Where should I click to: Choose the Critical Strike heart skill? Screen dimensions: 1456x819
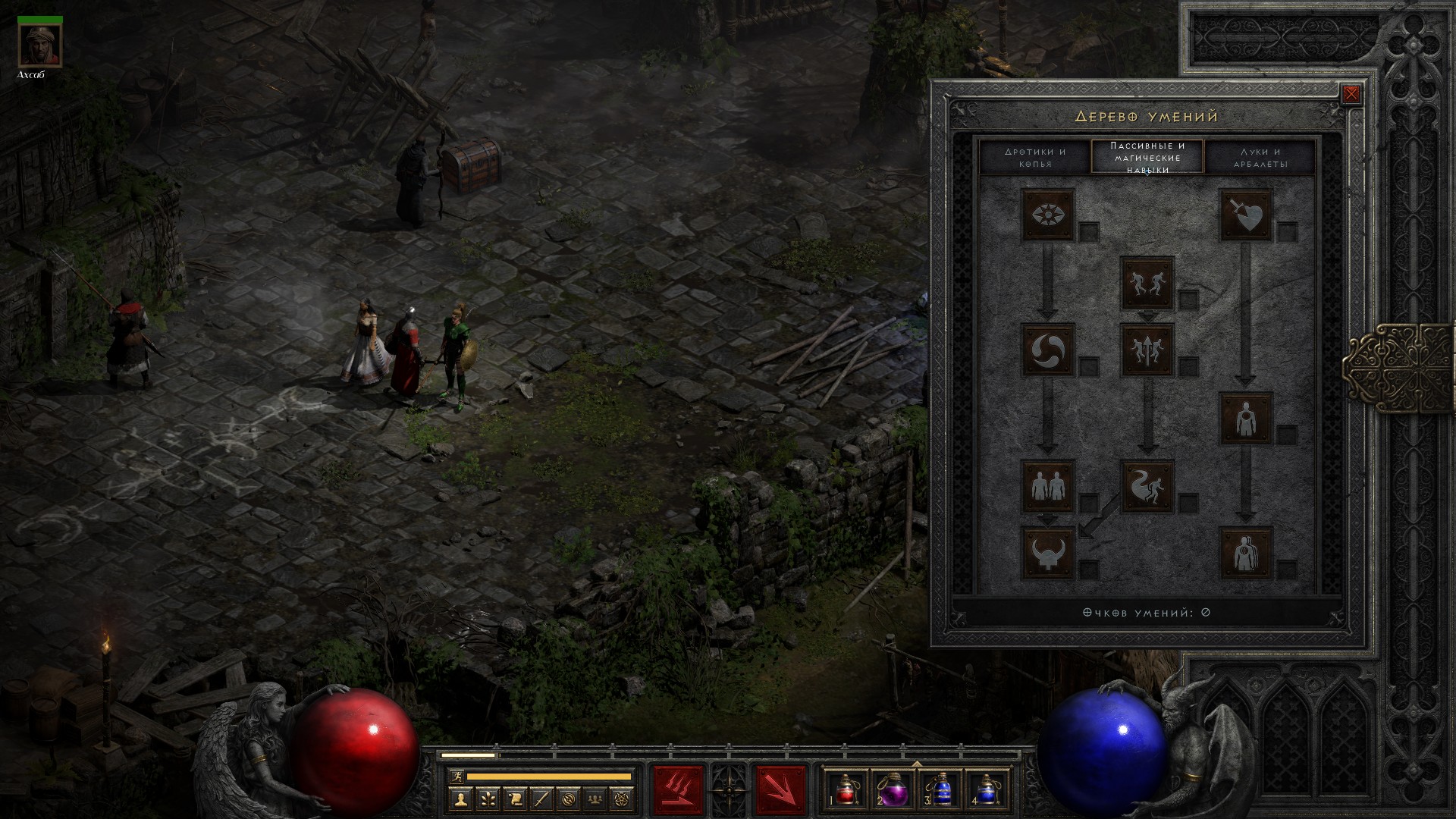click(1245, 215)
